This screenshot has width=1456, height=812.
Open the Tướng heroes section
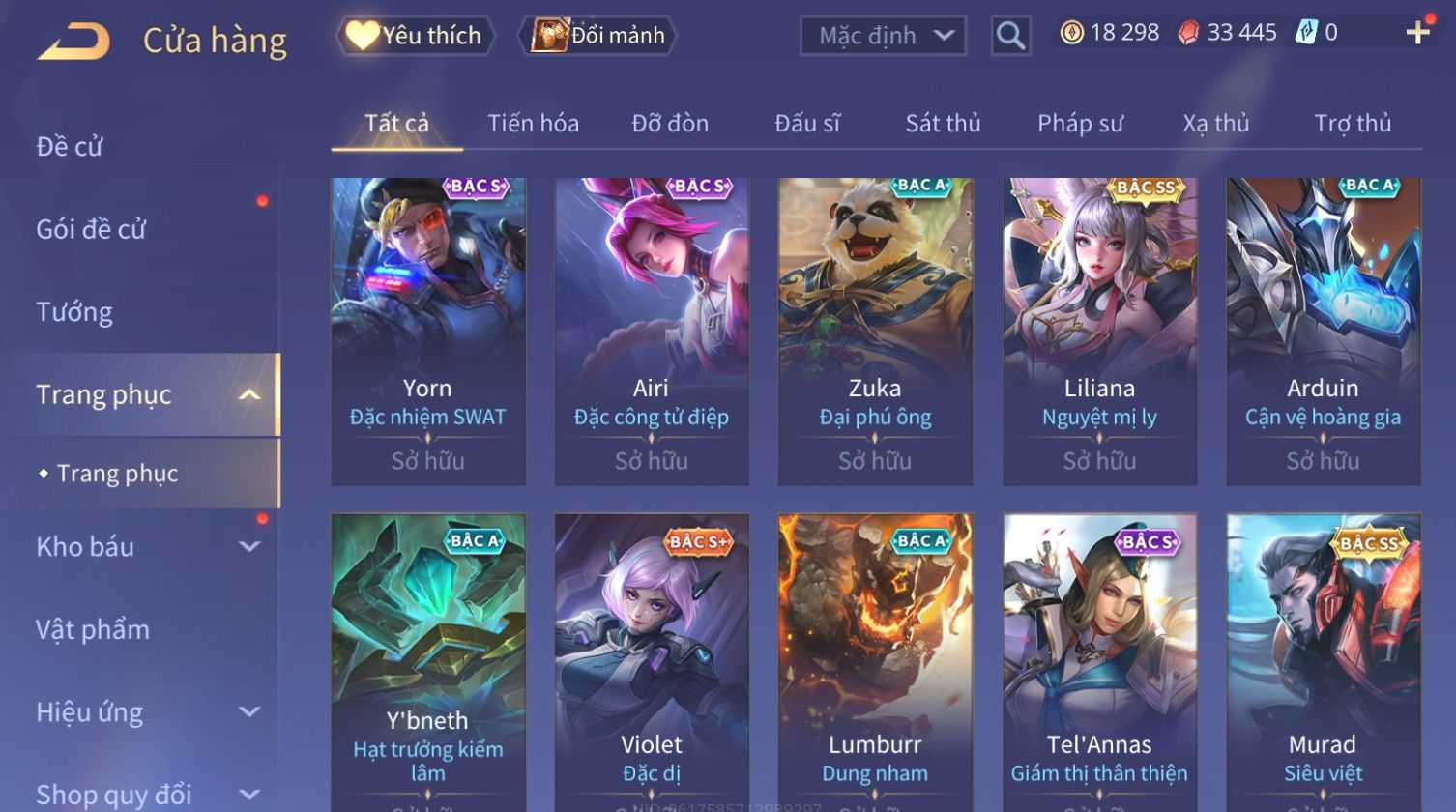click(x=74, y=312)
